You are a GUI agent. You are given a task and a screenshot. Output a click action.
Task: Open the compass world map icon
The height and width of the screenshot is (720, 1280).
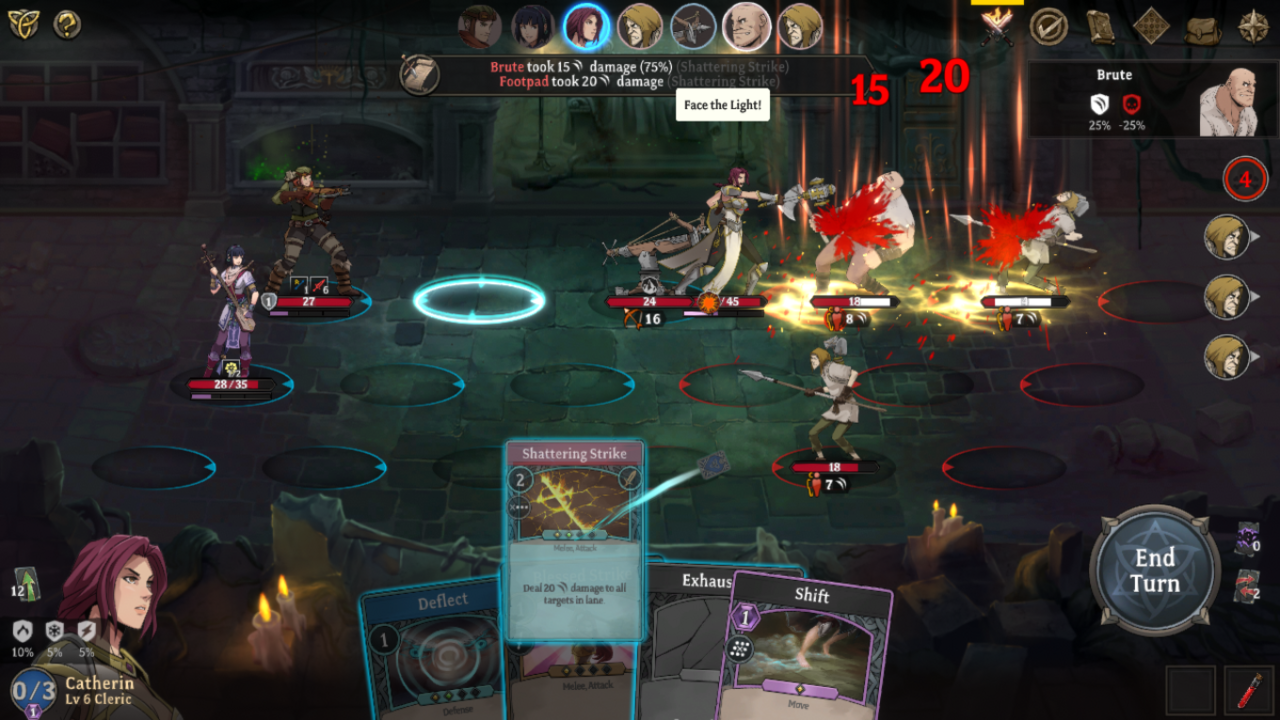coord(1254,27)
